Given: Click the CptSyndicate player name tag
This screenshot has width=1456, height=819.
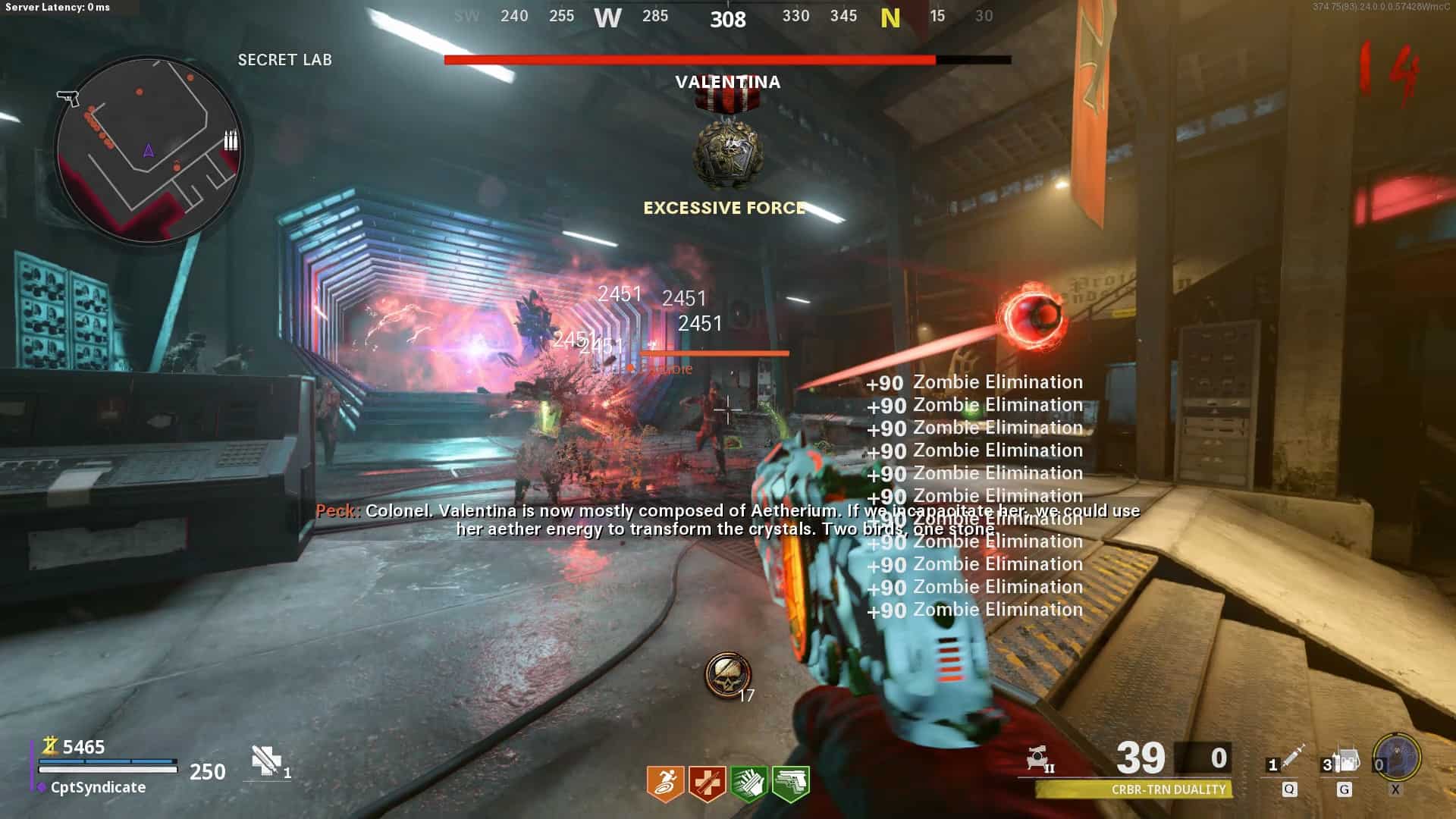Looking at the screenshot, I should 98,787.
